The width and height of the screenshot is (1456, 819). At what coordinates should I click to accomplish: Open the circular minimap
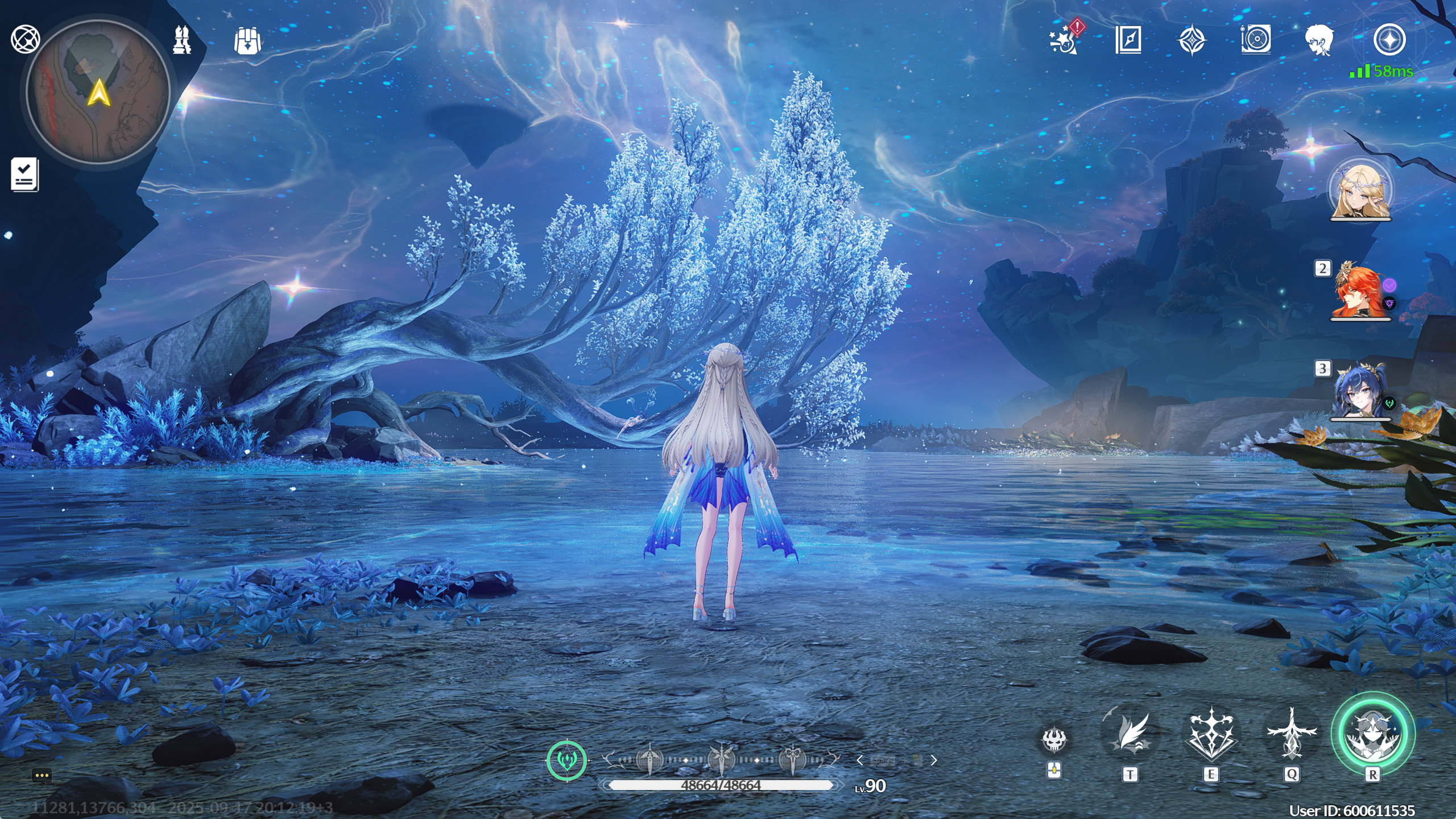pyautogui.click(x=98, y=92)
